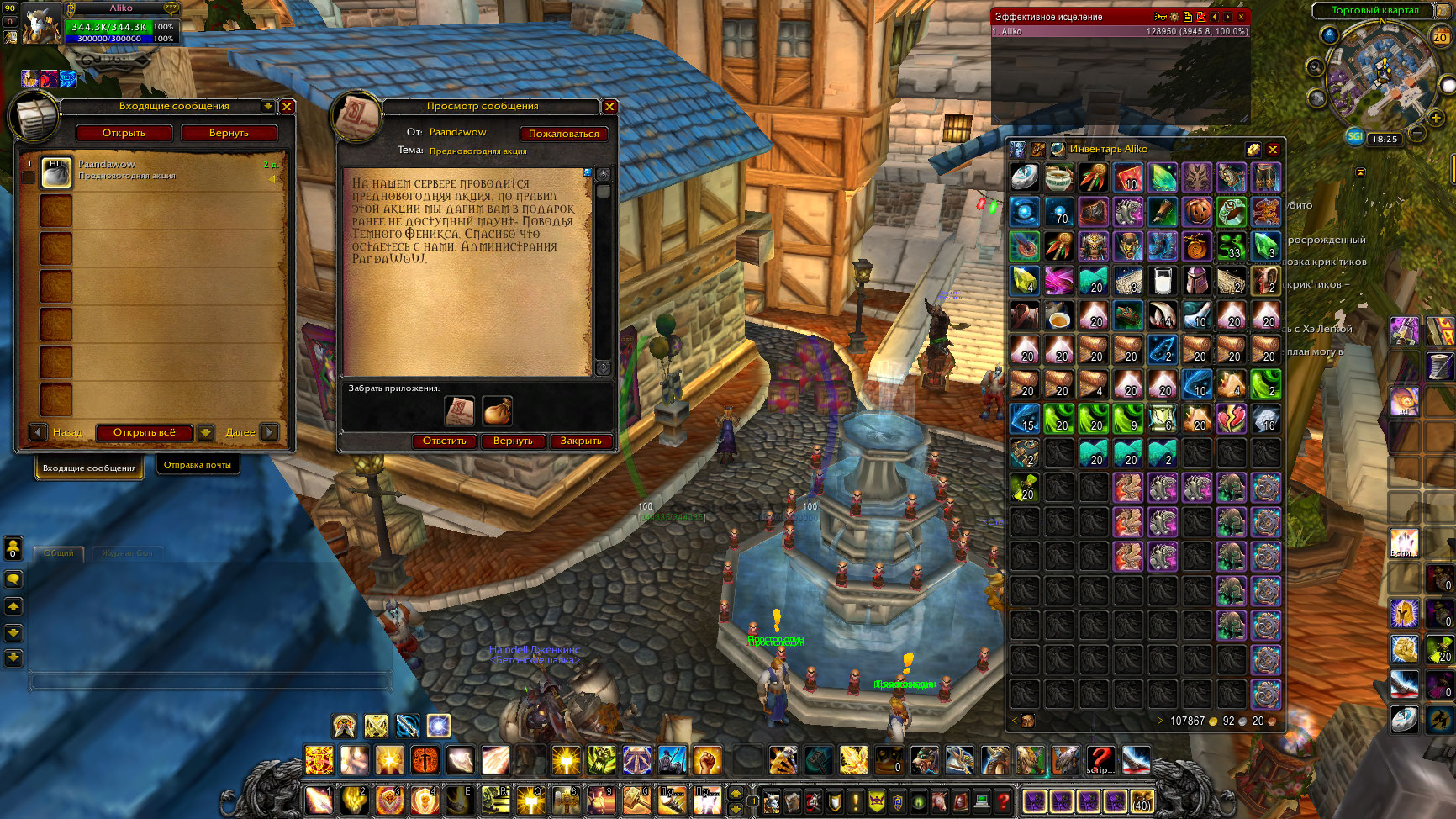Switch to the Отправка почты tab

[x=198, y=465]
